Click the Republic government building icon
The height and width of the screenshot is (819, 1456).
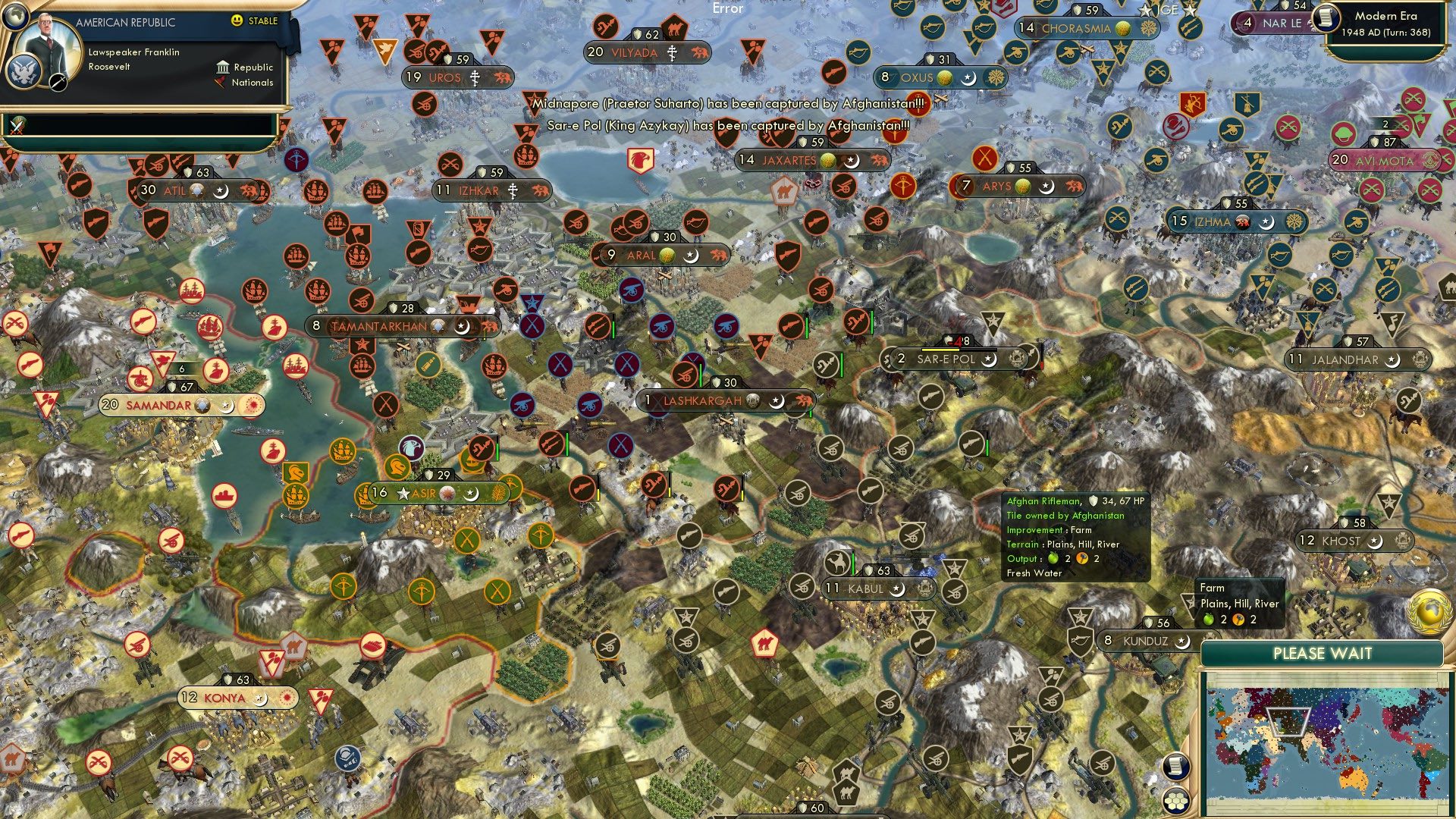click(x=223, y=67)
